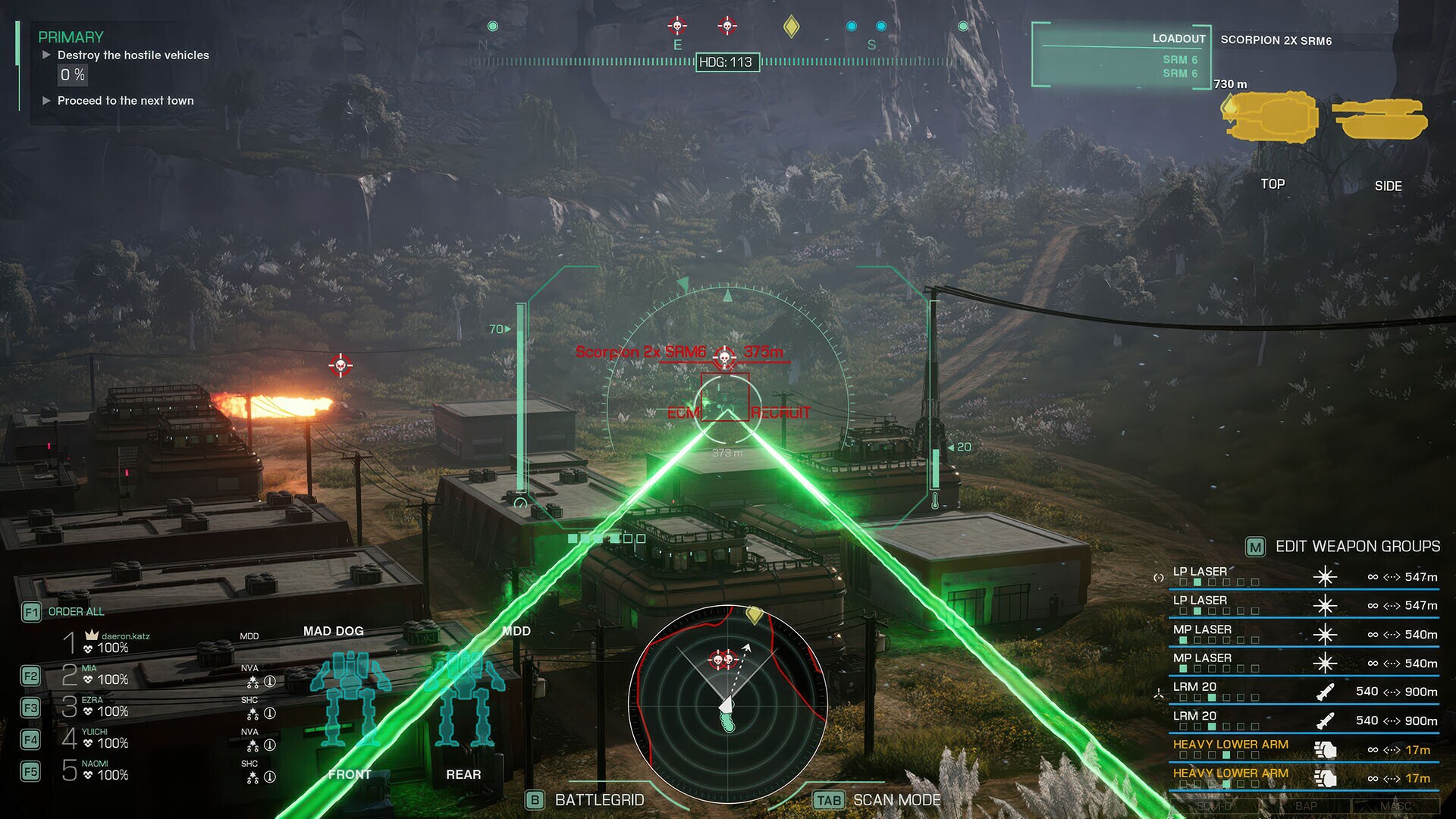Image resolution: width=1456 pixels, height=819 pixels.
Task: Expand the Destroy the hostile vehicles objective
Action: (x=47, y=55)
